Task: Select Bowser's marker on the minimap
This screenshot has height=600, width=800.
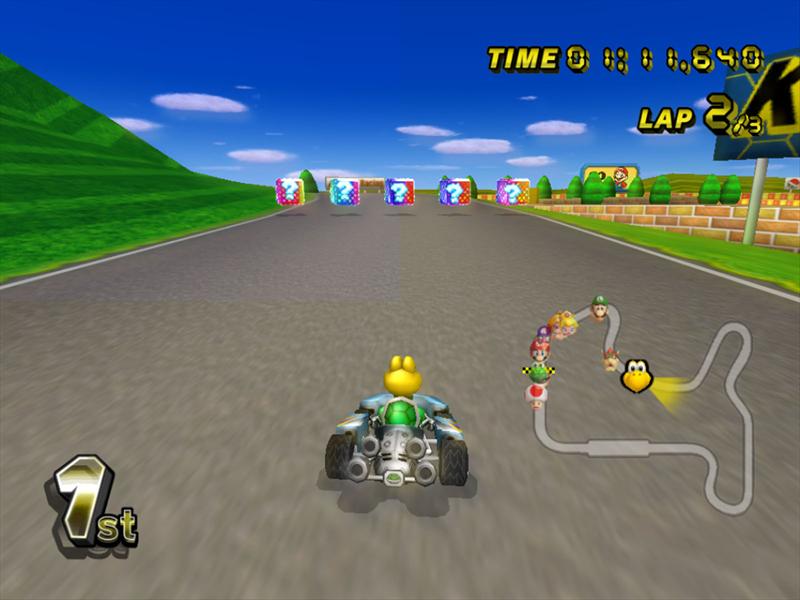Action: click(611, 359)
